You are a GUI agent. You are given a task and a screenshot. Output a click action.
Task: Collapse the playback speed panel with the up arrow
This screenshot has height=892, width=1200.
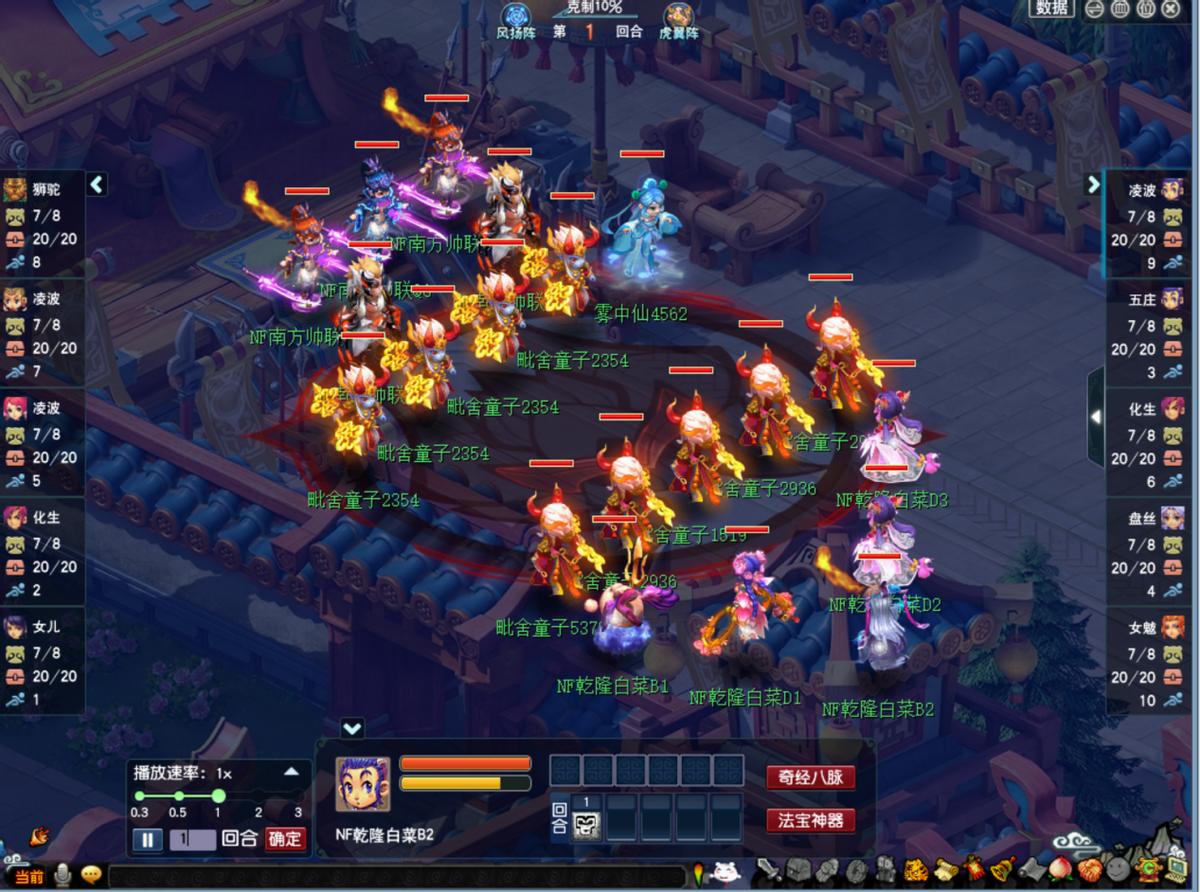coord(291,772)
